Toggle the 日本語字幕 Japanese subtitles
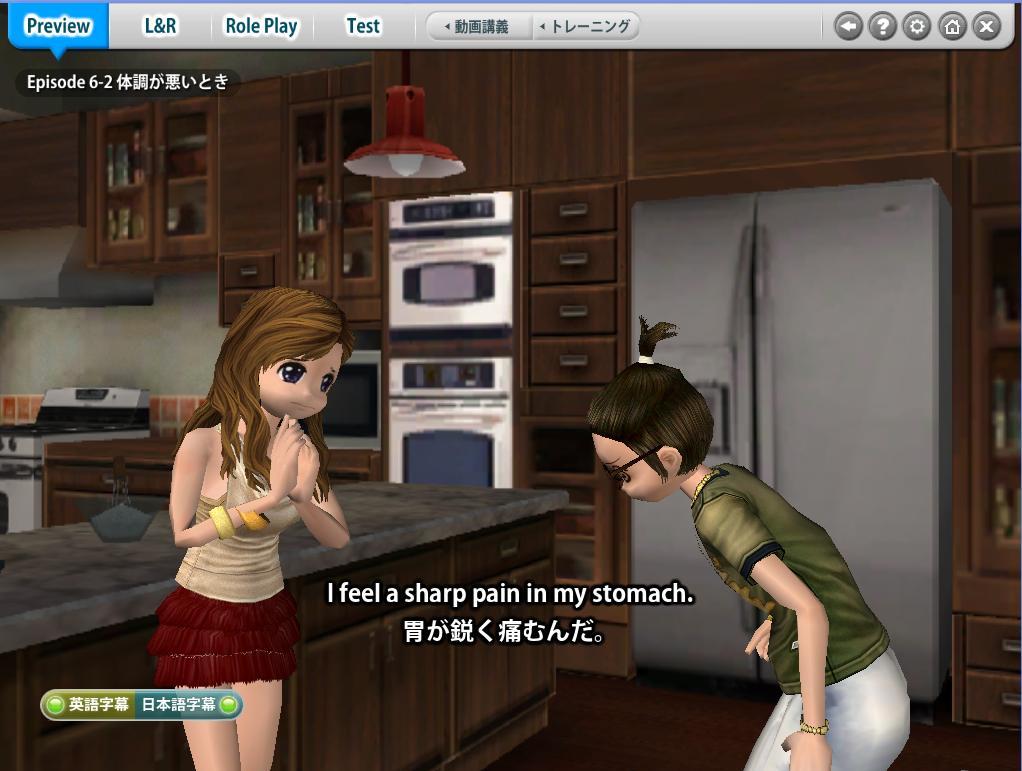Viewport: 1022px width, 771px height. [189, 705]
